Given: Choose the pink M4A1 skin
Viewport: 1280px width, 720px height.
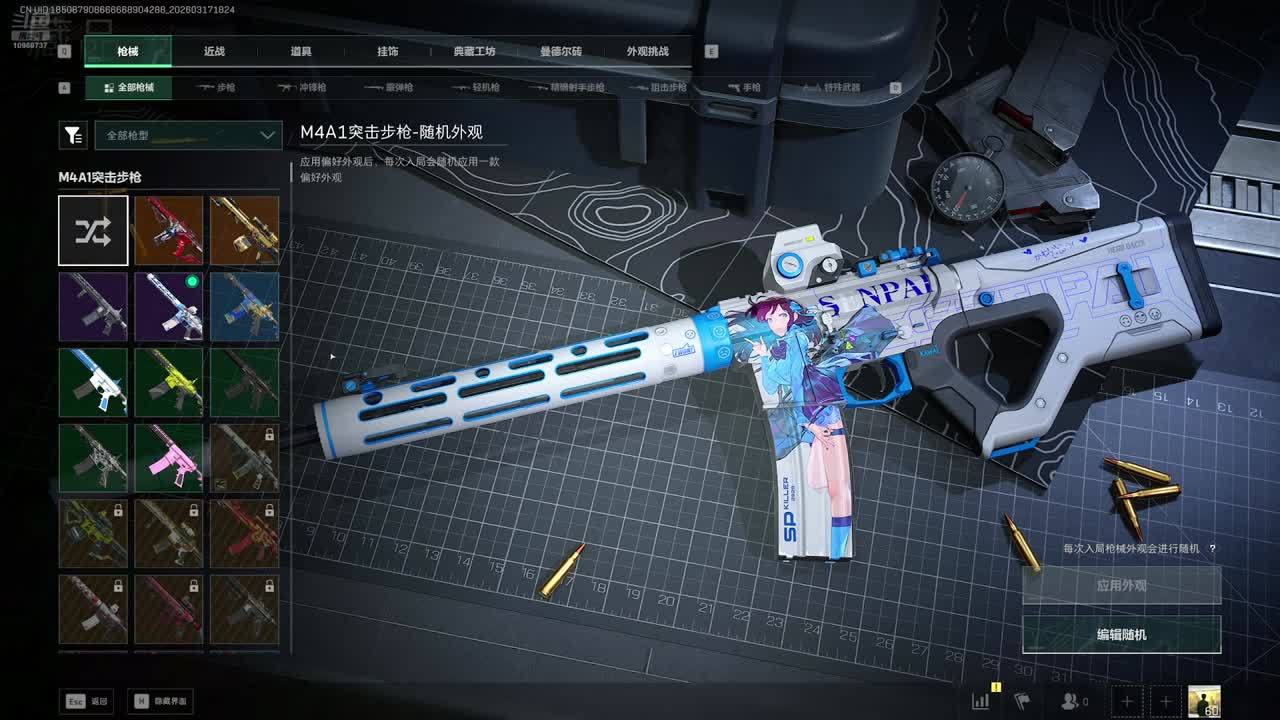Looking at the screenshot, I should tap(169, 458).
